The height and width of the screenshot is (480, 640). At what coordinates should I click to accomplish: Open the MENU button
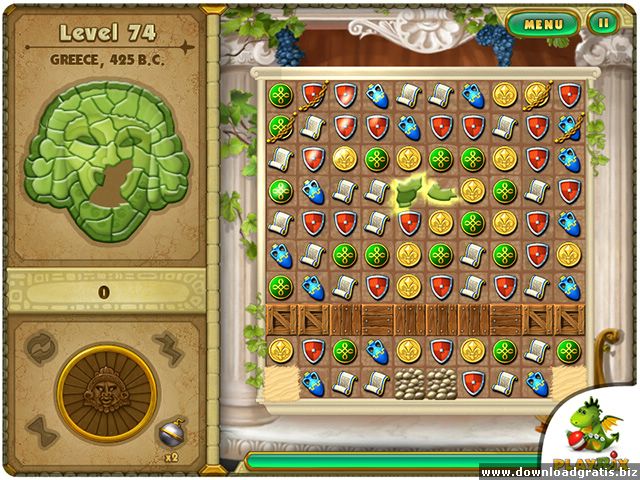pos(543,22)
